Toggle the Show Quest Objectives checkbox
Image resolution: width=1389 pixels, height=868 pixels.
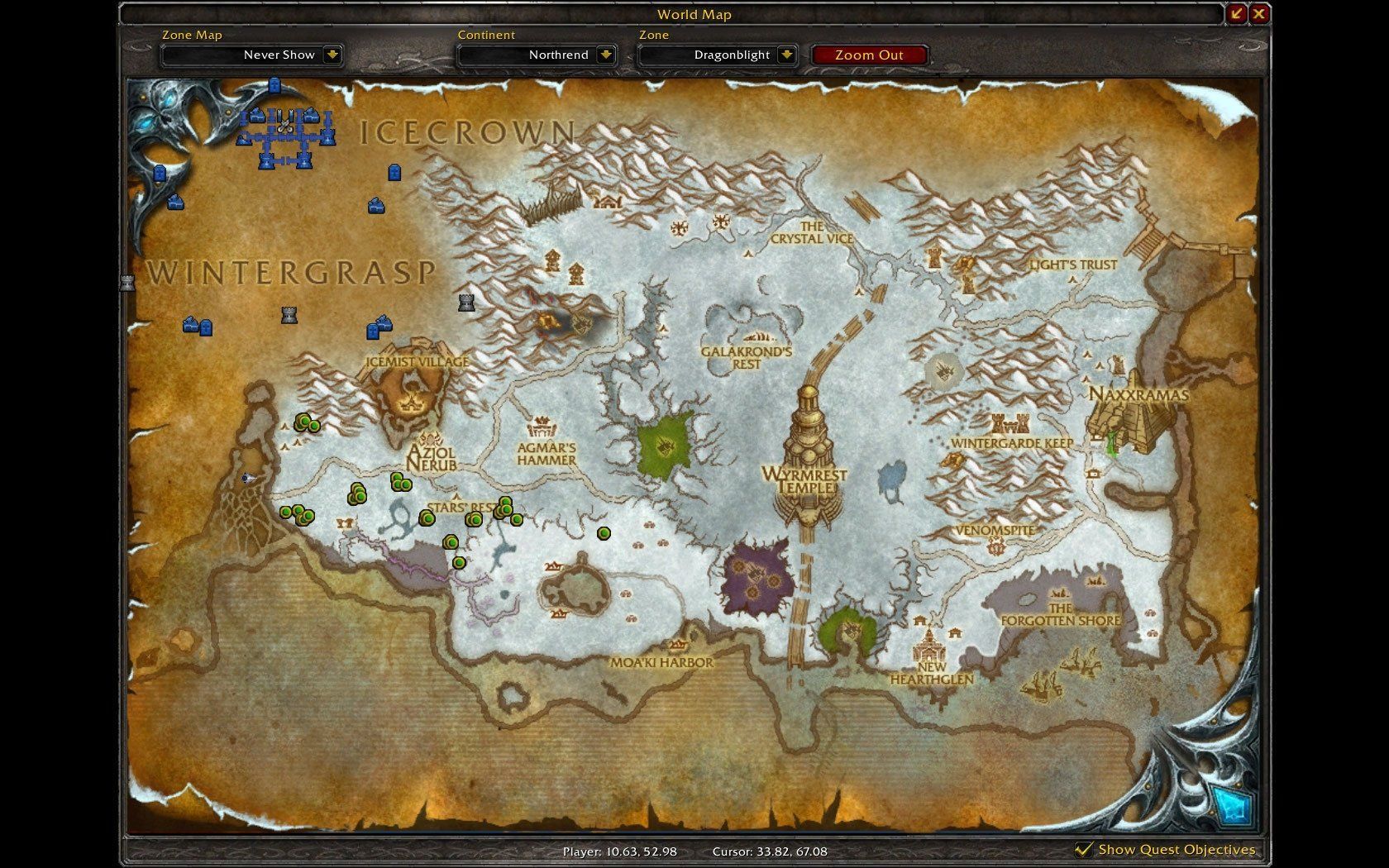tap(1082, 849)
